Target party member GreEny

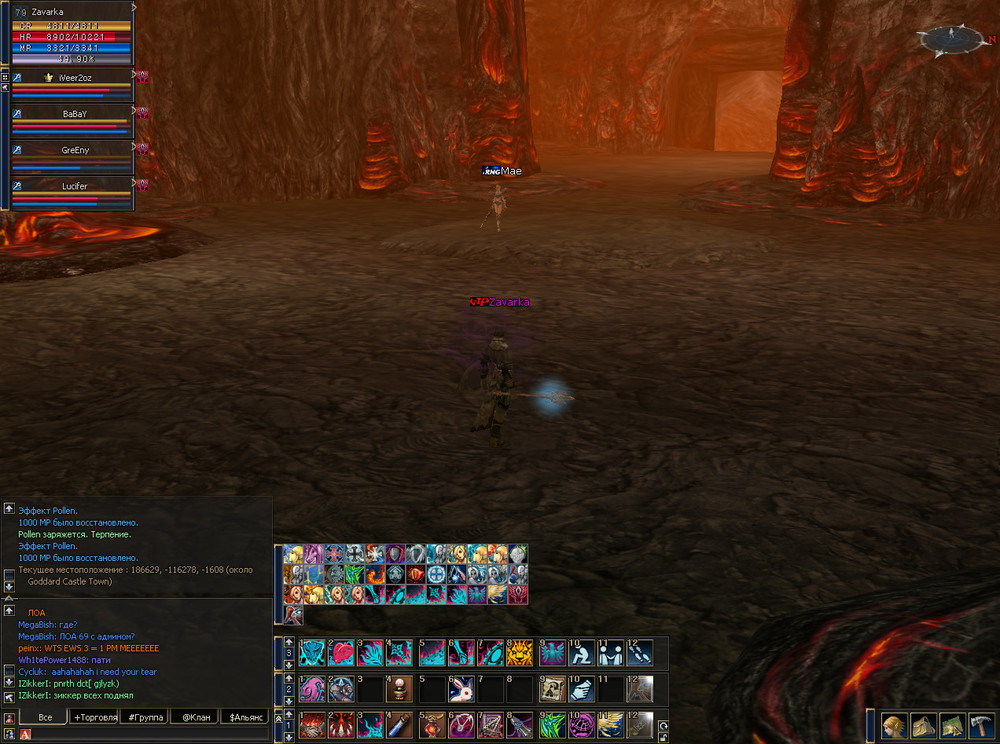coord(74,150)
